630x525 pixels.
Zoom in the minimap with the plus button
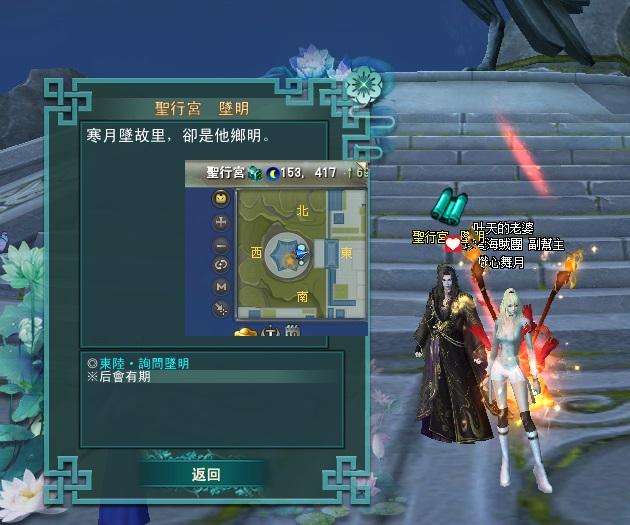point(221,221)
